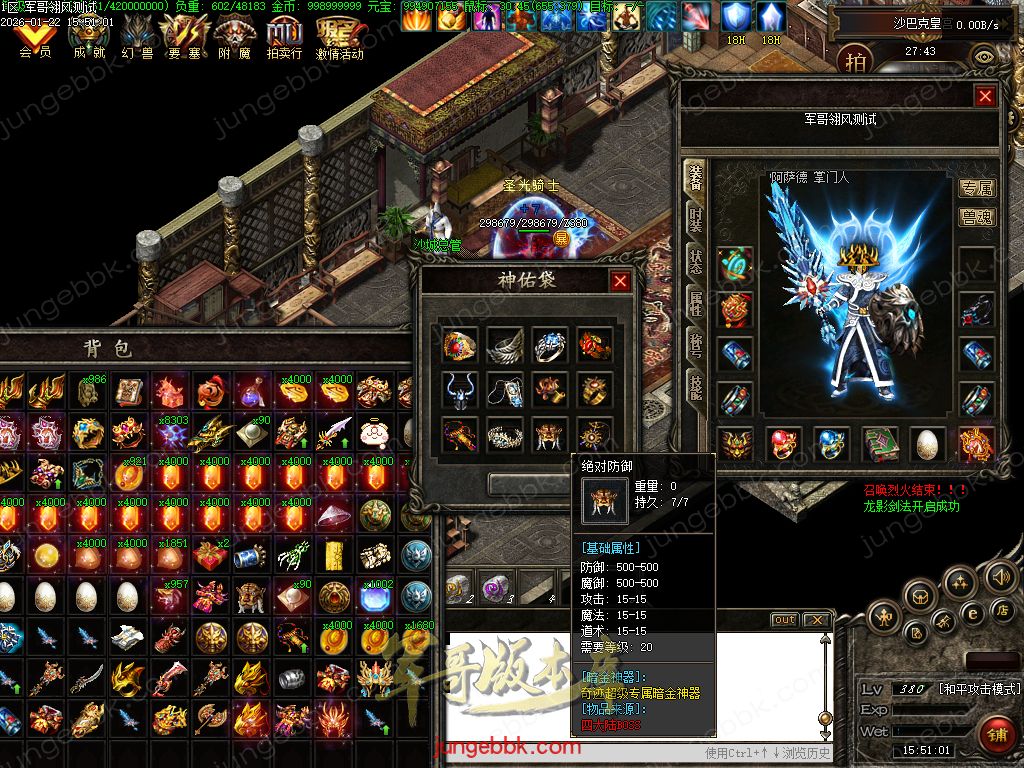This screenshot has height=768, width=1024.
Task: Click the round 拍 button under the minimap
Action: point(855,61)
